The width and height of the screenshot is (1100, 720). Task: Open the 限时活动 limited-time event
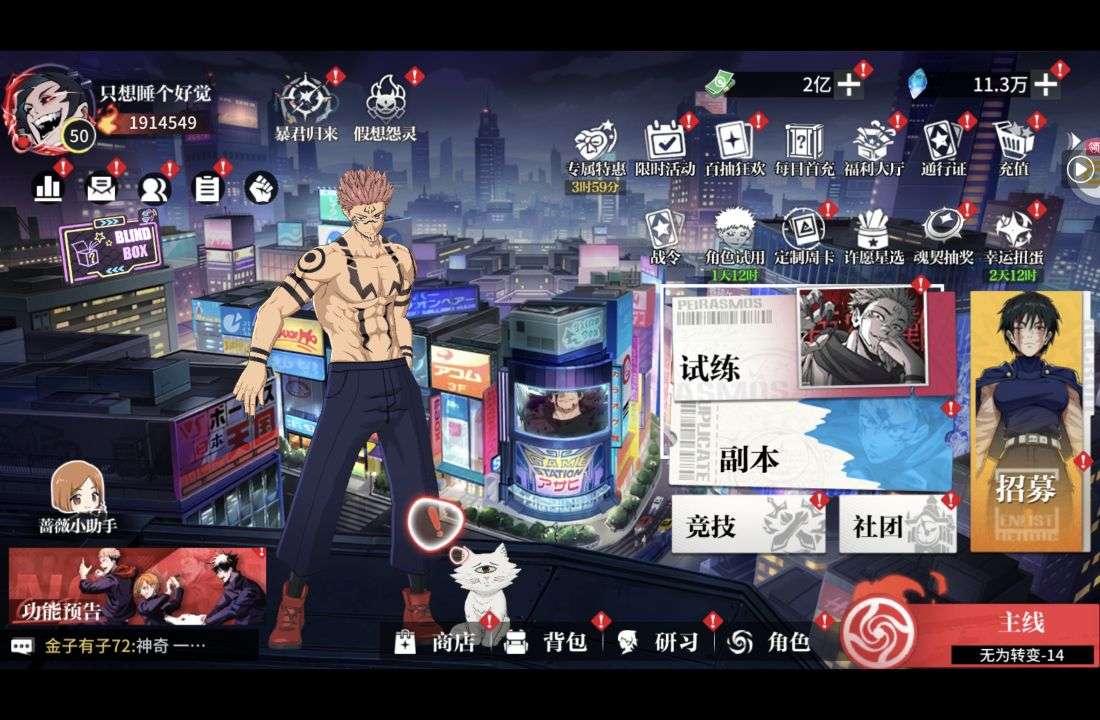(664, 148)
